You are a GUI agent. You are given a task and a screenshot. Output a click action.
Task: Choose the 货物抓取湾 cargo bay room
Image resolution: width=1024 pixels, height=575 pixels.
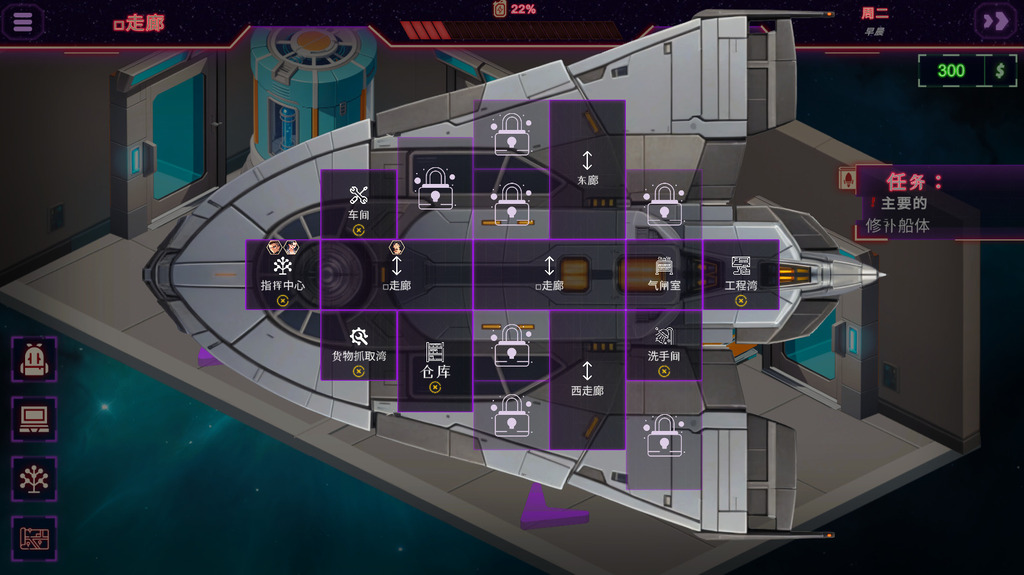[x=359, y=346]
